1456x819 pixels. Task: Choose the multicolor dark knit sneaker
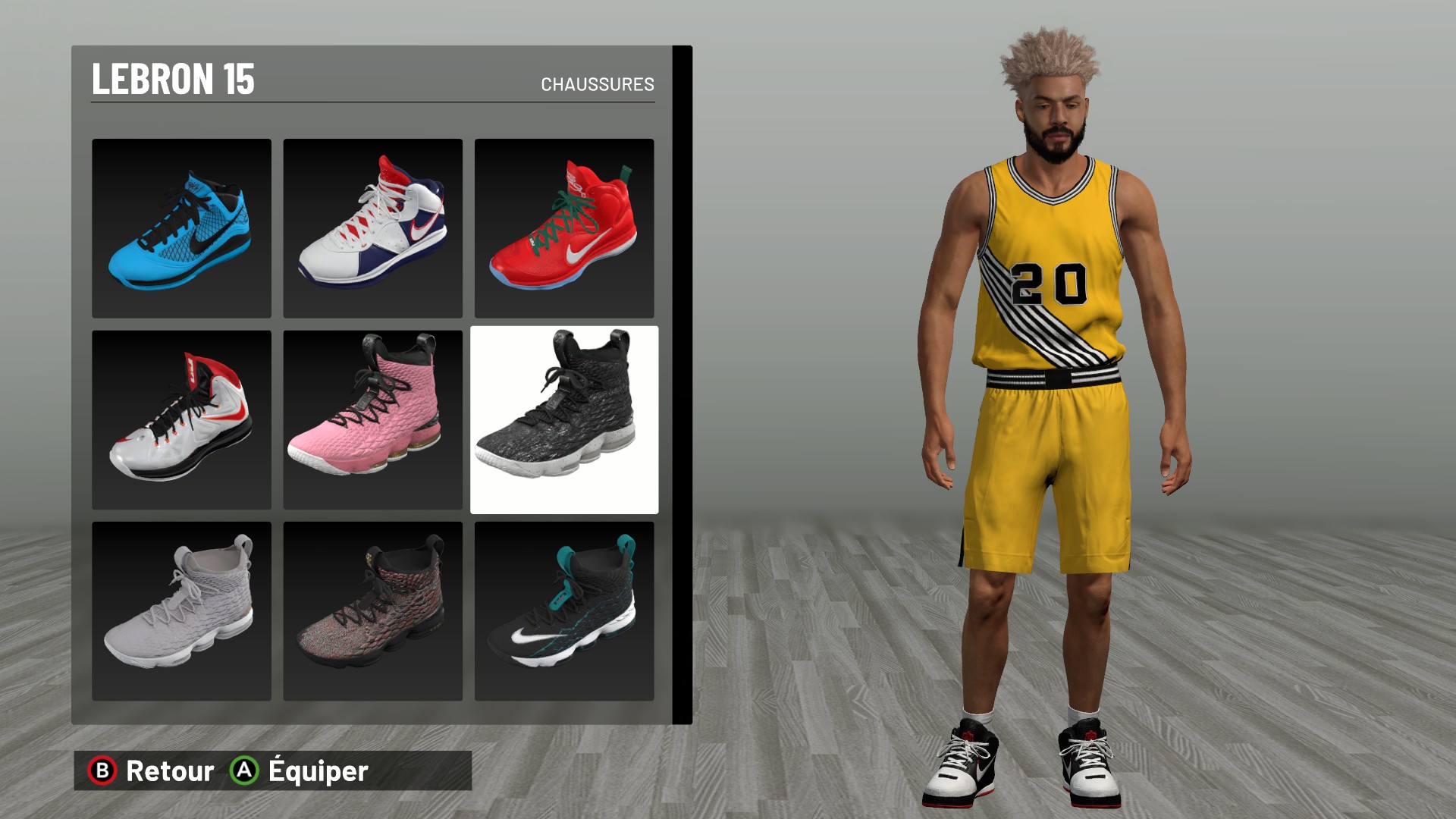(372, 610)
